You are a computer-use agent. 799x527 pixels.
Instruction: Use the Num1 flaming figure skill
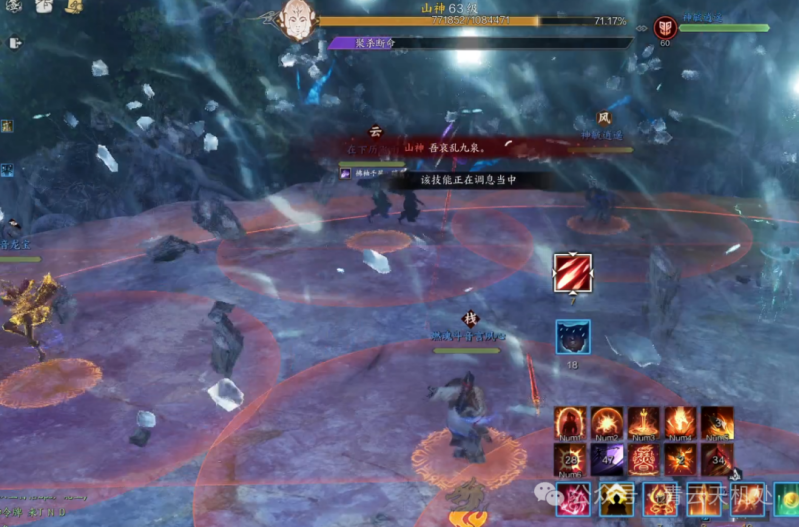point(571,423)
